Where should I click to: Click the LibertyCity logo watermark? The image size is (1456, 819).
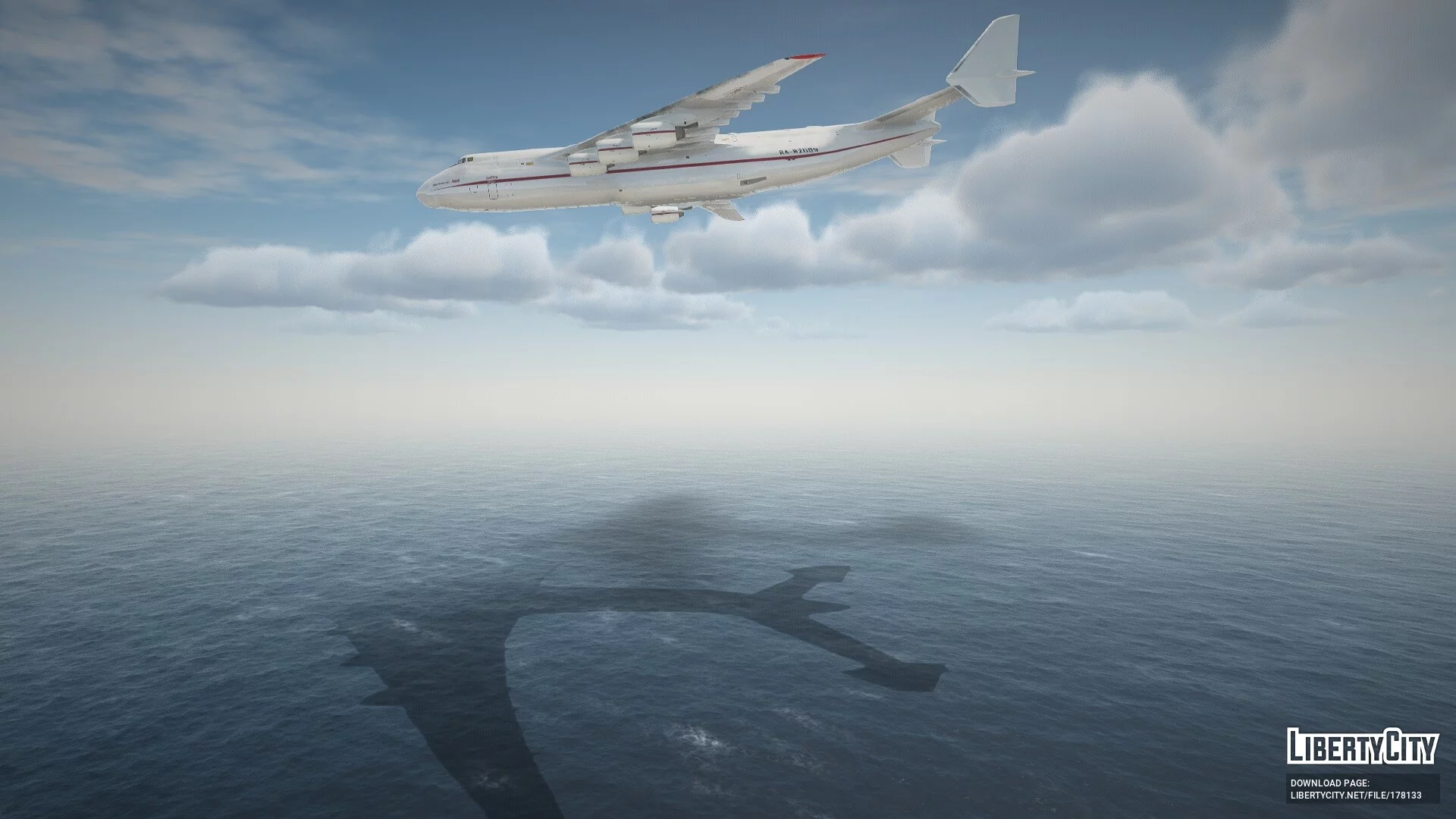tap(1362, 746)
